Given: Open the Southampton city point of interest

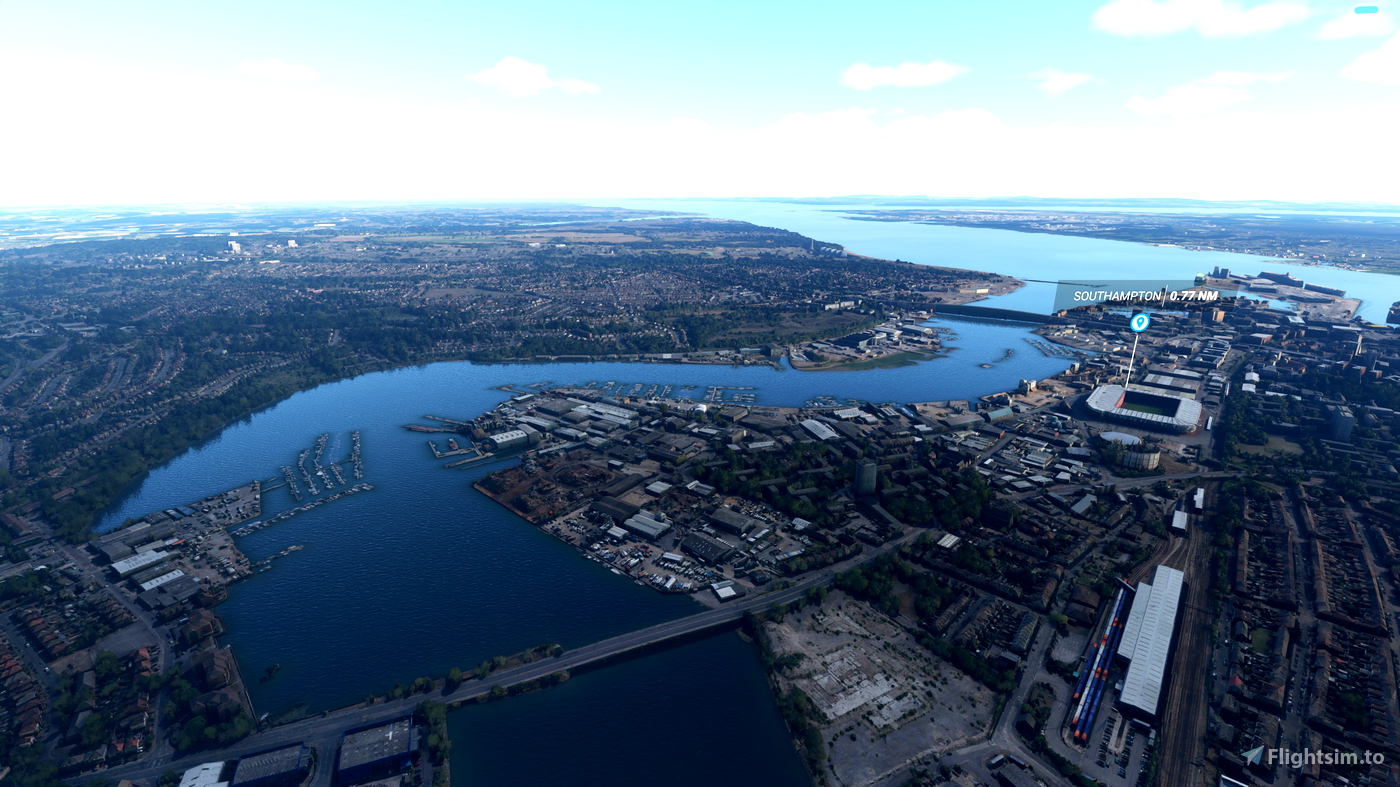Looking at the screenshot, I should click(x=1139, y=323).
